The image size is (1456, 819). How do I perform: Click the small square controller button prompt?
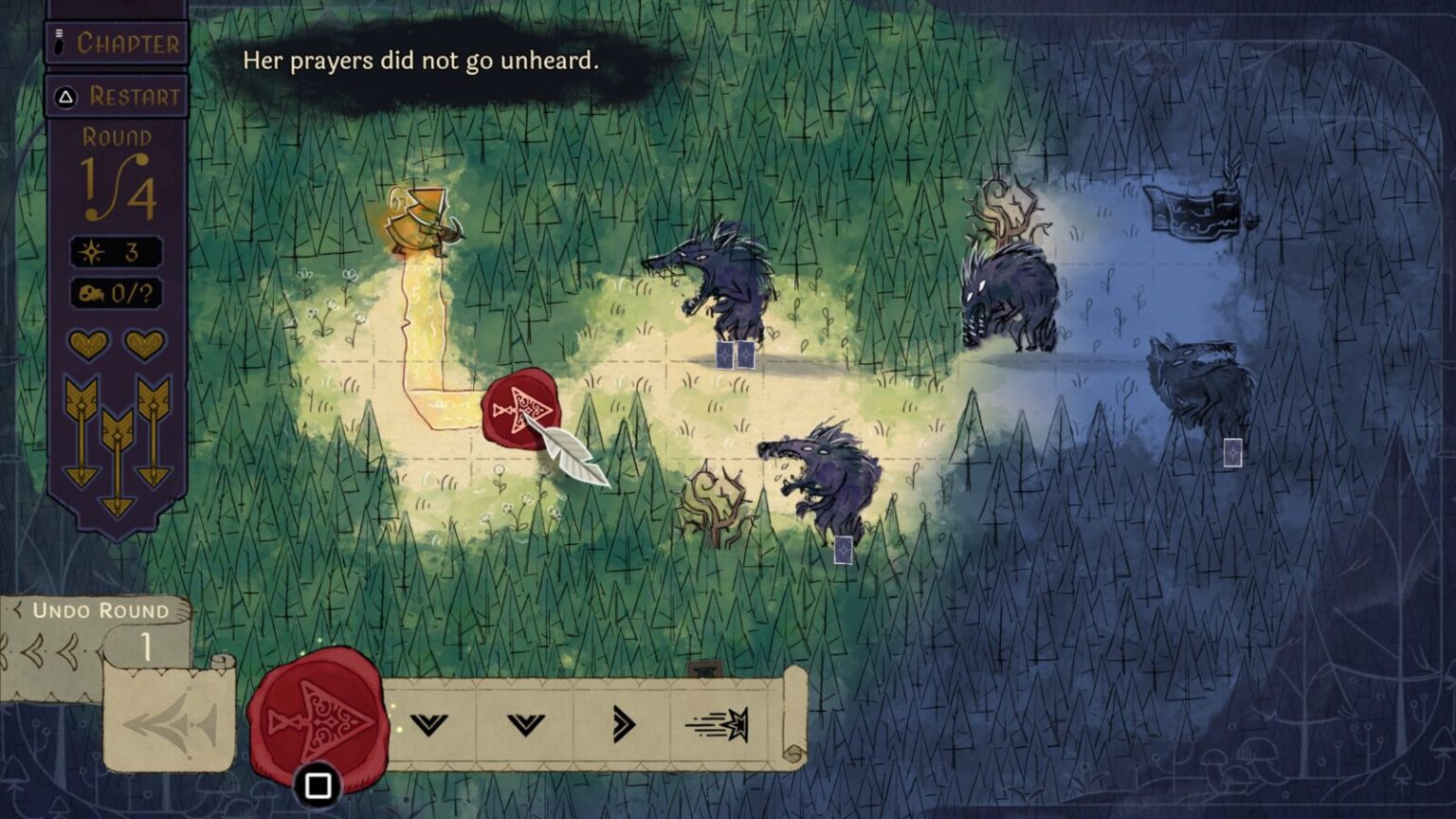(316, 779)
